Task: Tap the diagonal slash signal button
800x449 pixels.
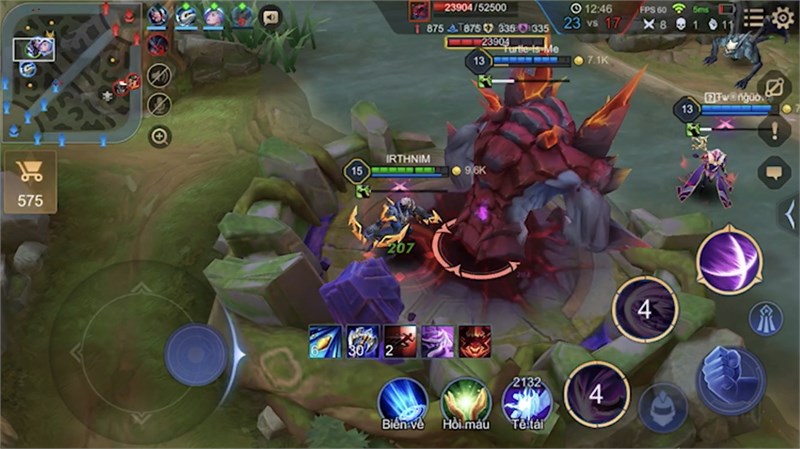Action: click(774, 88)
